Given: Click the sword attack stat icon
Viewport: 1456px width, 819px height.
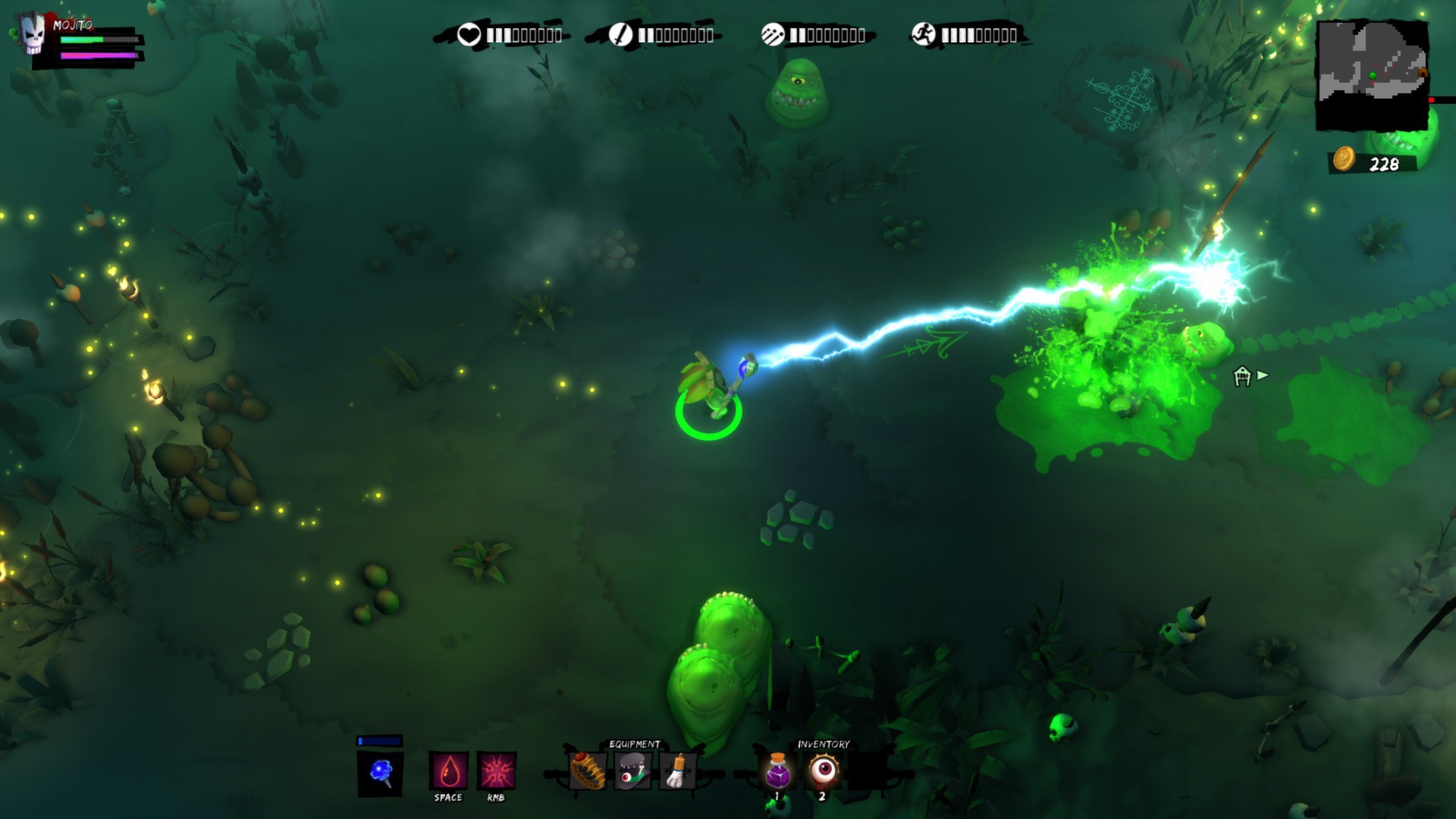Looking at the screenshot, I should [x=622, y=33].
